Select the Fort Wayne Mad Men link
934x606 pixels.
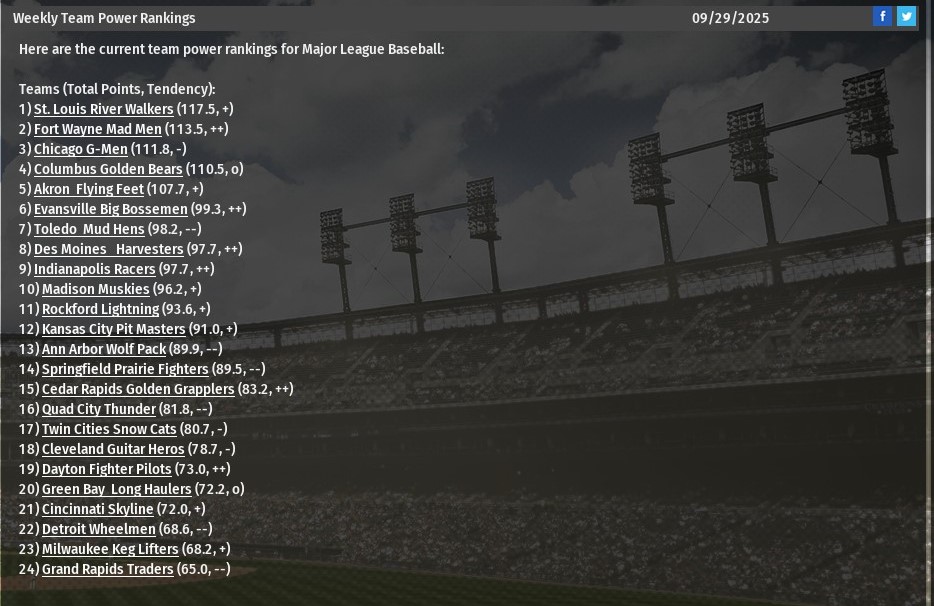97,129
